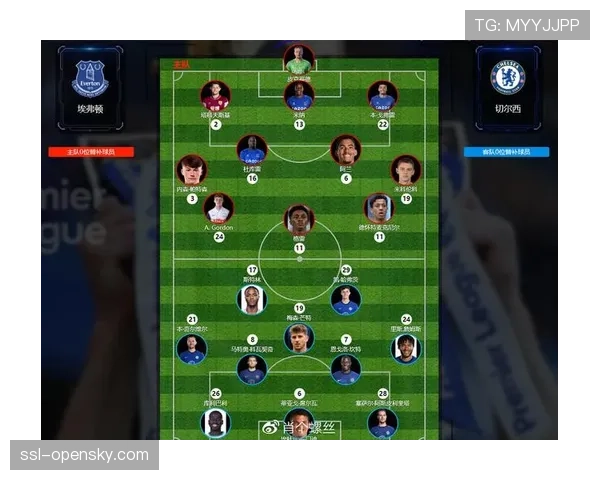Choose Chelsea's number 29 forward portrait
This screenshot has height=480, width=600.
pos(346,299)
